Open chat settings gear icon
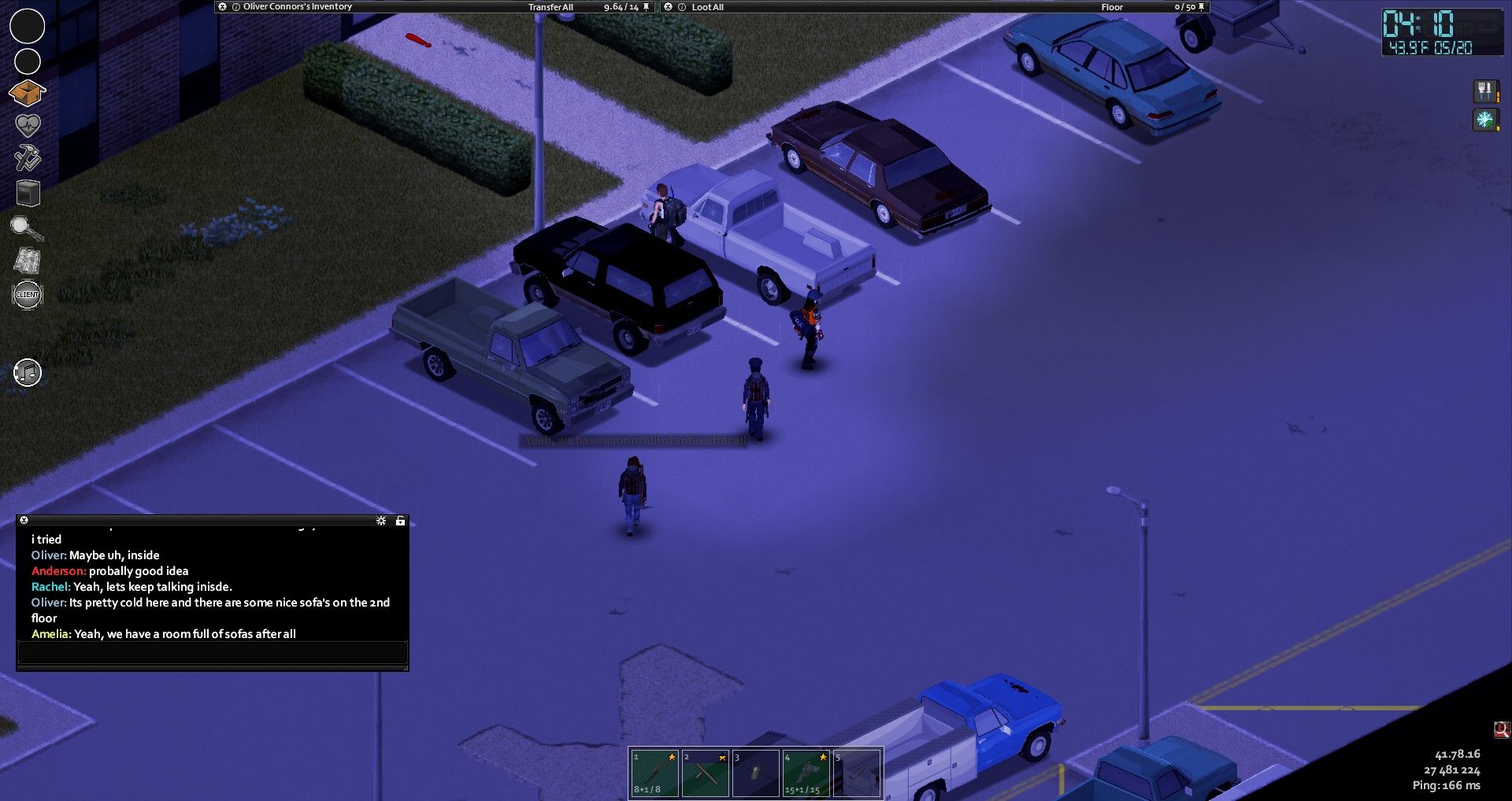This screenshot has width=1512, height=801. pyautogui.click(x=381, y=521)
